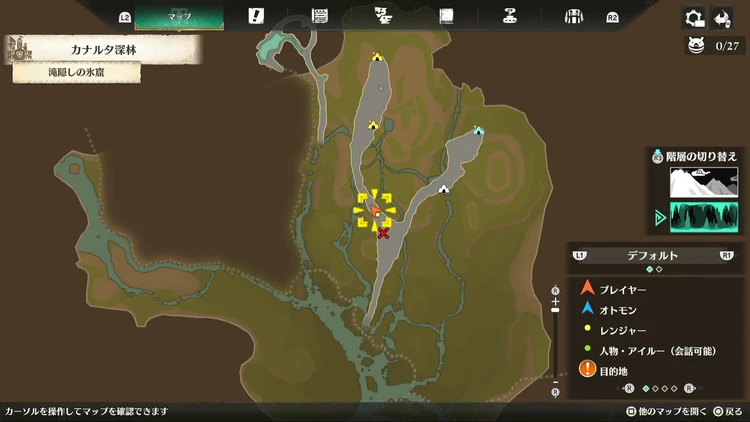Click the オトモン legend entry

(x=620, y=309)
